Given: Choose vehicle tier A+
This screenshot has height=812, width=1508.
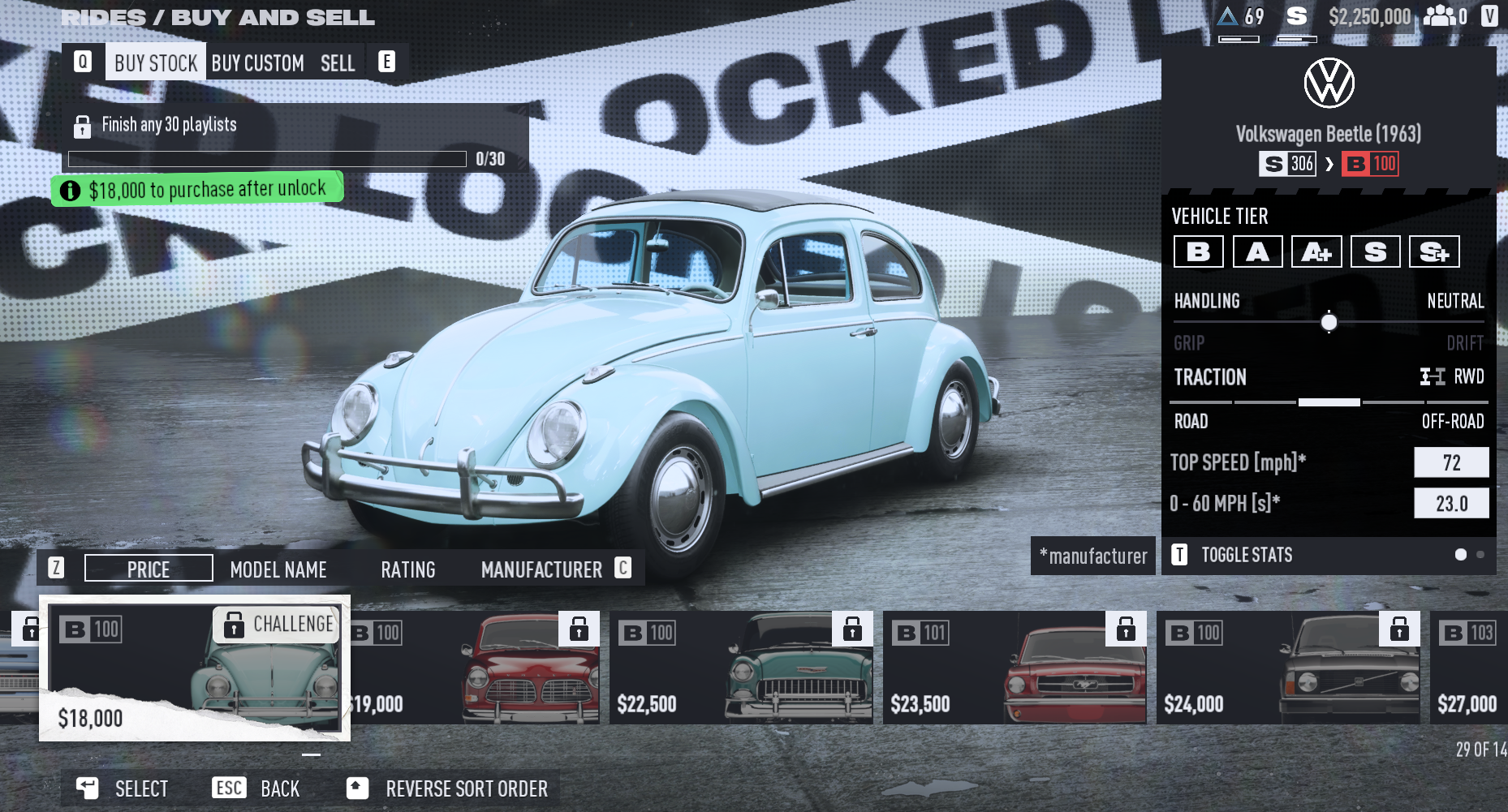Looking at the screenshot, I should pyautogui.click(x=1316, y=251).
